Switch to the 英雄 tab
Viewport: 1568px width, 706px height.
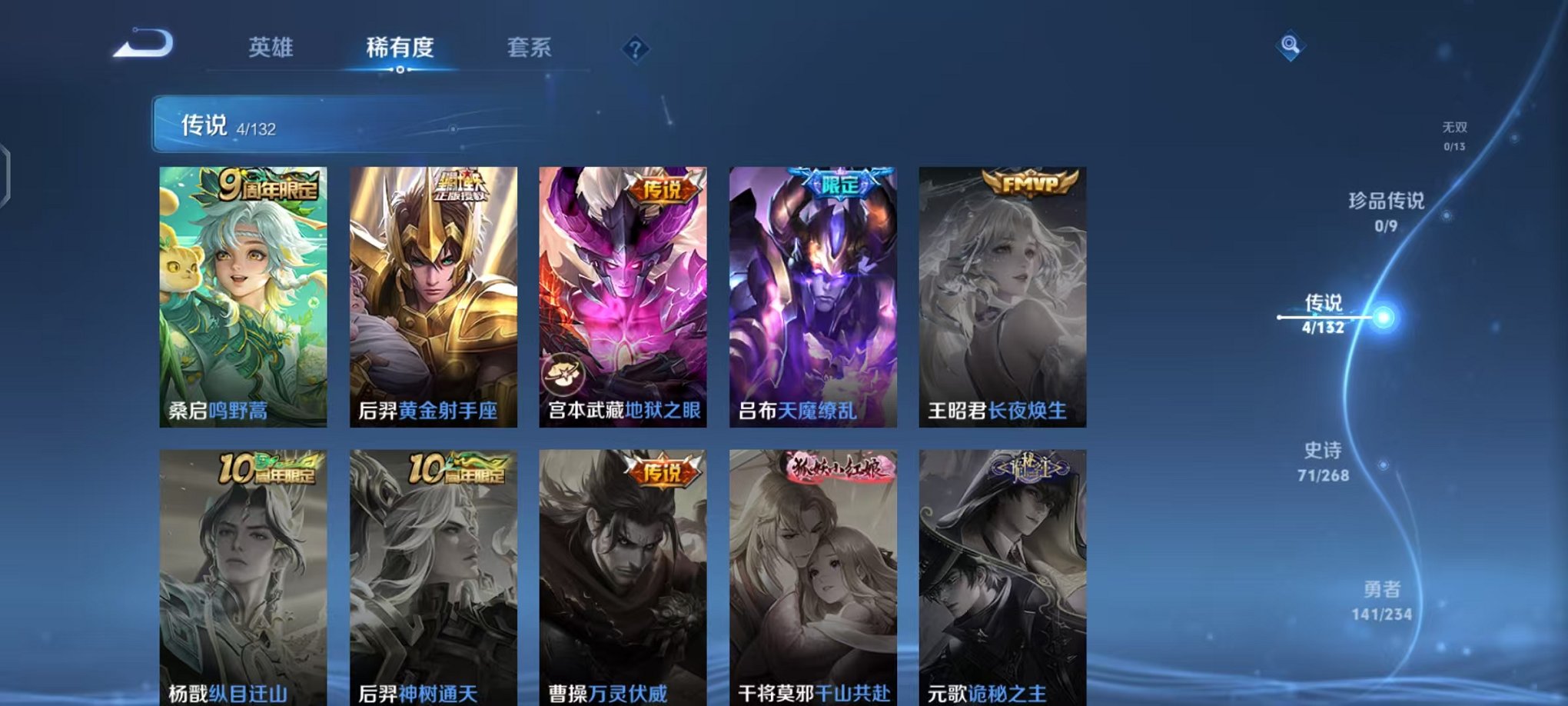coord(272,48)
